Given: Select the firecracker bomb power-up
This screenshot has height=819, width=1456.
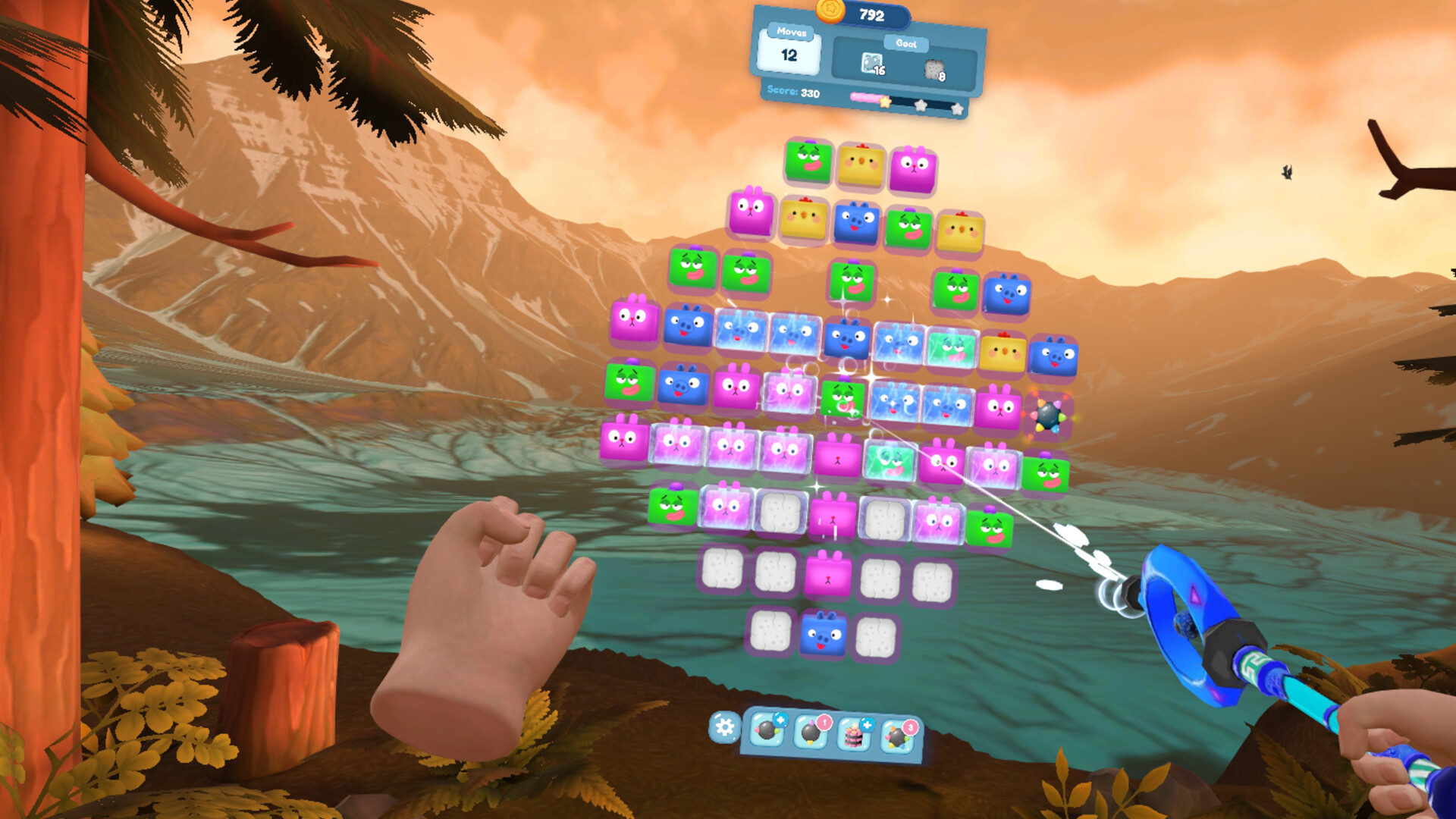Looking at the screenshot, I should point(811,736).
